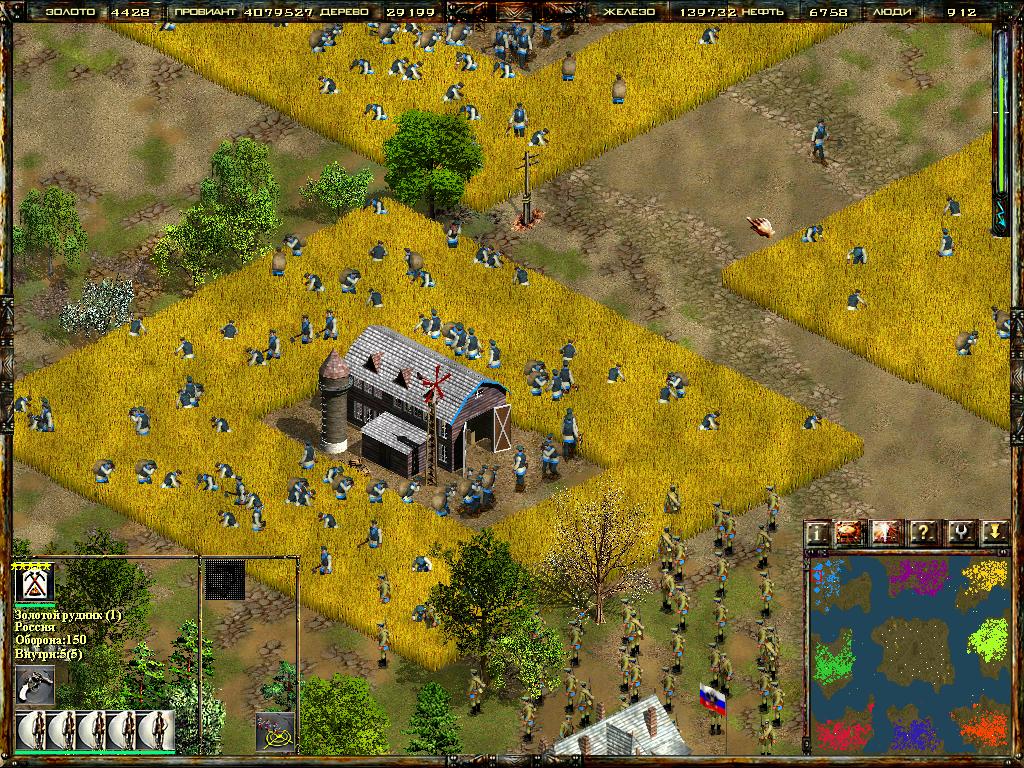1024x768 pixels.
Task: Select the gold mine portrait with crossed pickaxes
Action: point(34,584)
